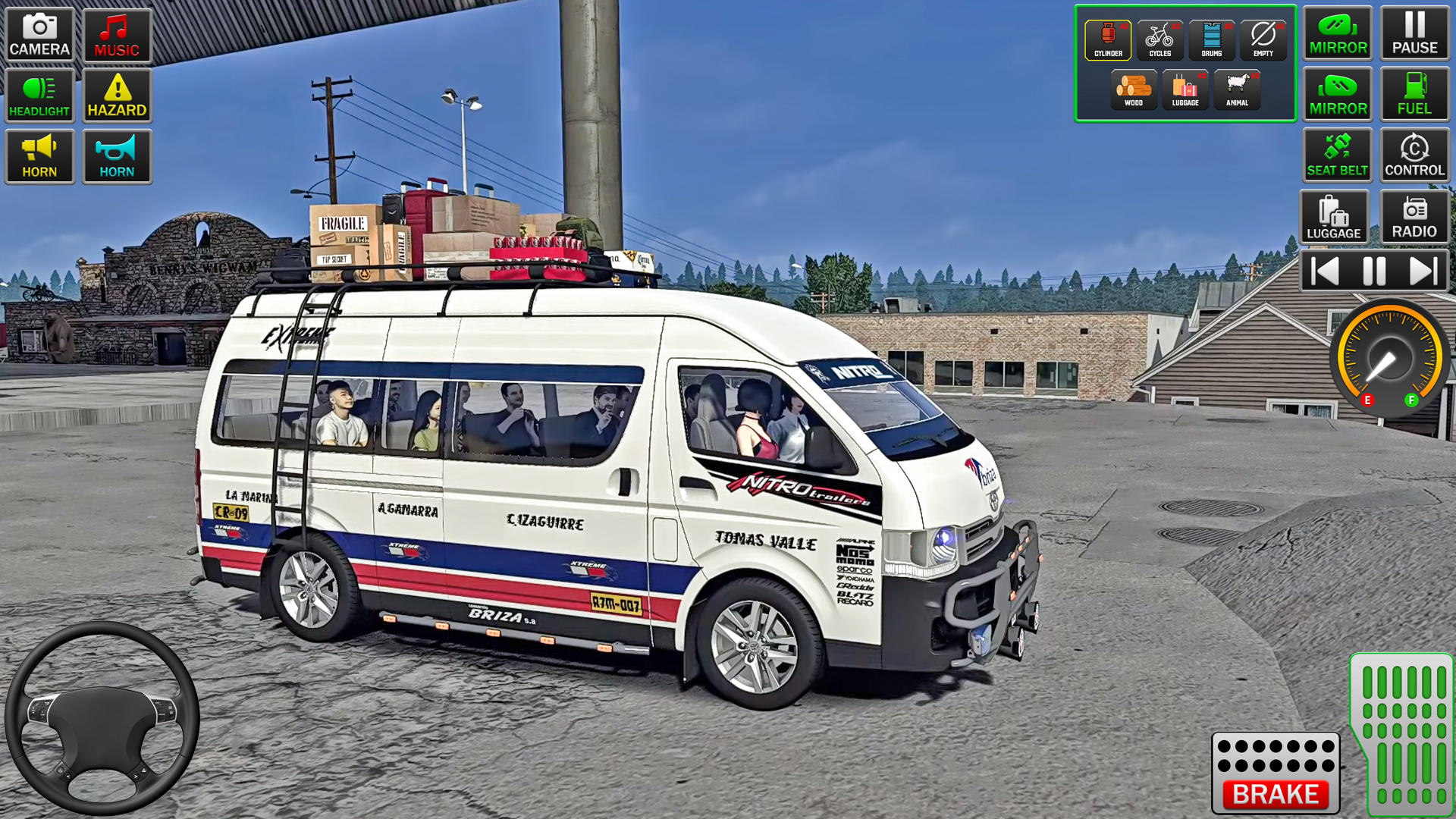Pause the game
This screenshot has width=1456, height=819.
pyautogui.click(x=1414, y=33)
